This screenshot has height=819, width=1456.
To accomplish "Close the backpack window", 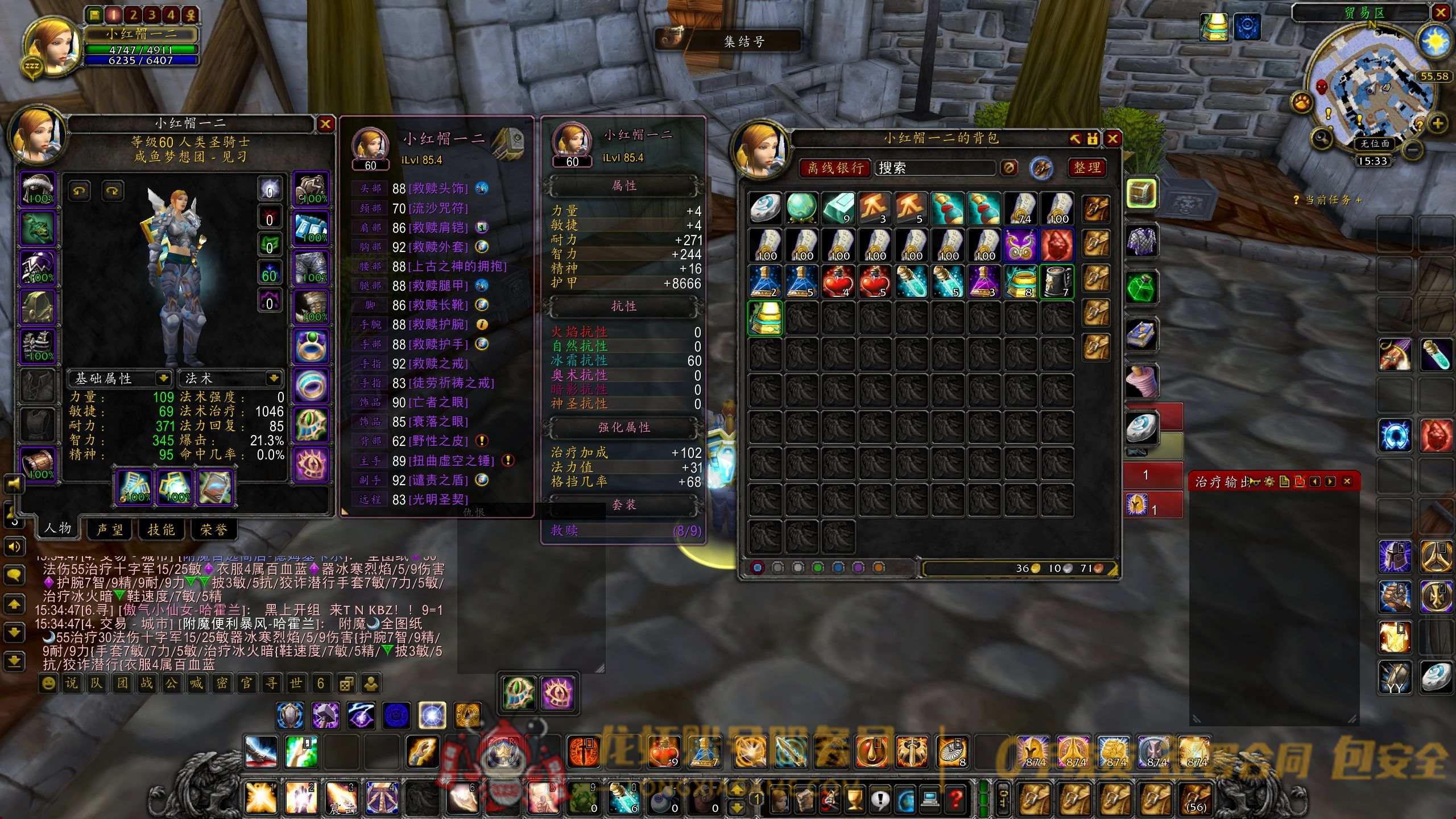I will coord(1112,139).
